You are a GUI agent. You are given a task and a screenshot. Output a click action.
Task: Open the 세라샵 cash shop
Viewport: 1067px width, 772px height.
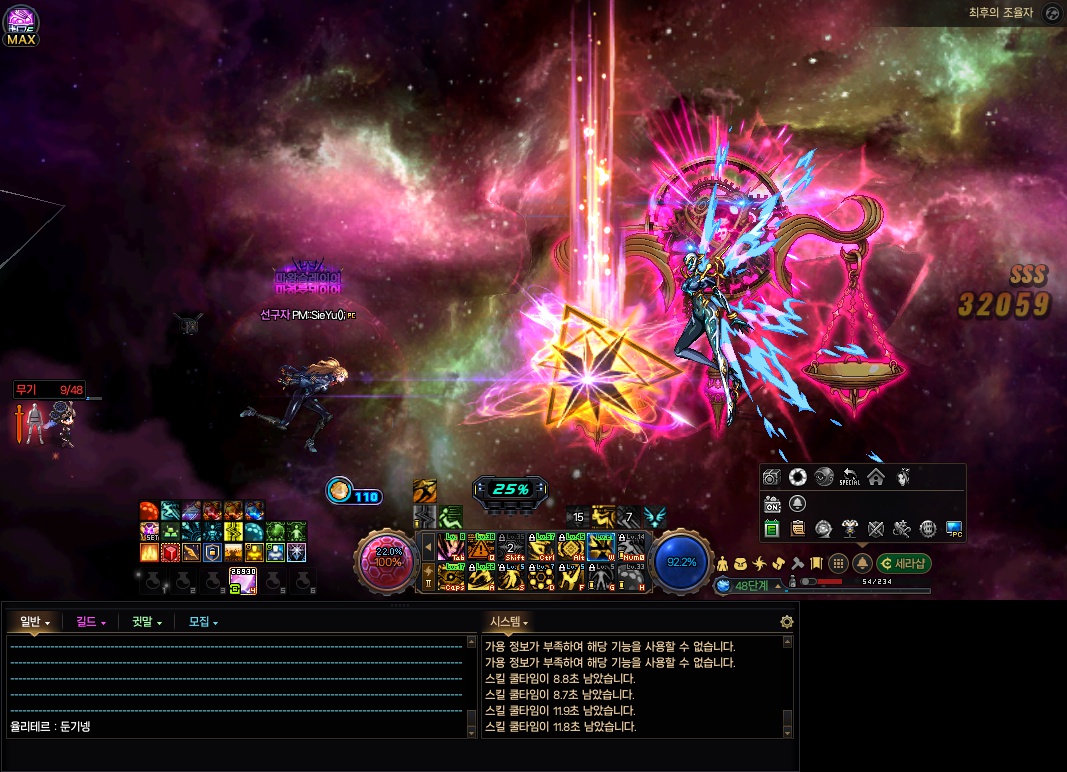pyautogui.click(x=904, y=563)
